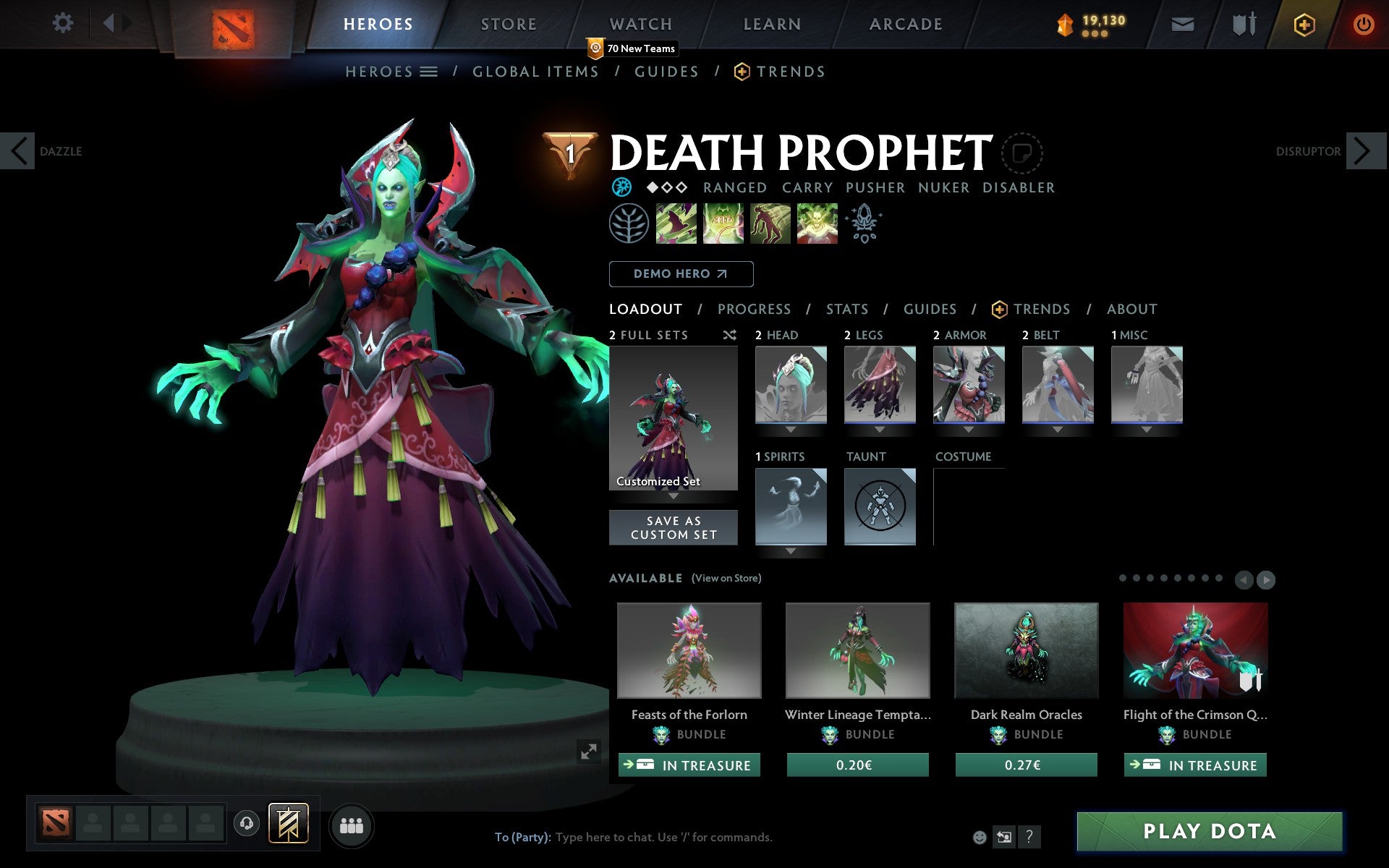
Task: Open the mail notifications icon
Action: pyautogui.click(x=1181, y=24)
